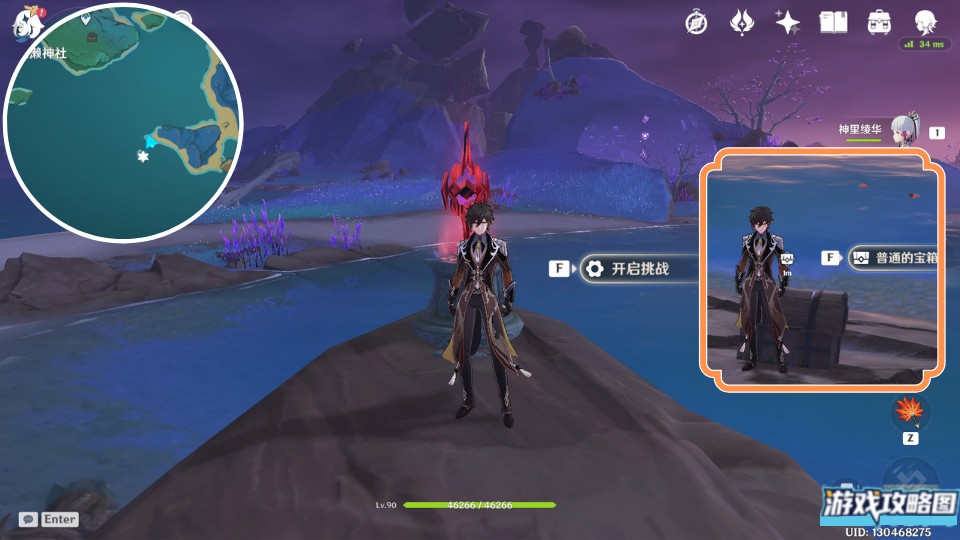This screenshot has height=540, width=960.
Task: Use the red maple leaf gadget
Action: click(910, 411)
